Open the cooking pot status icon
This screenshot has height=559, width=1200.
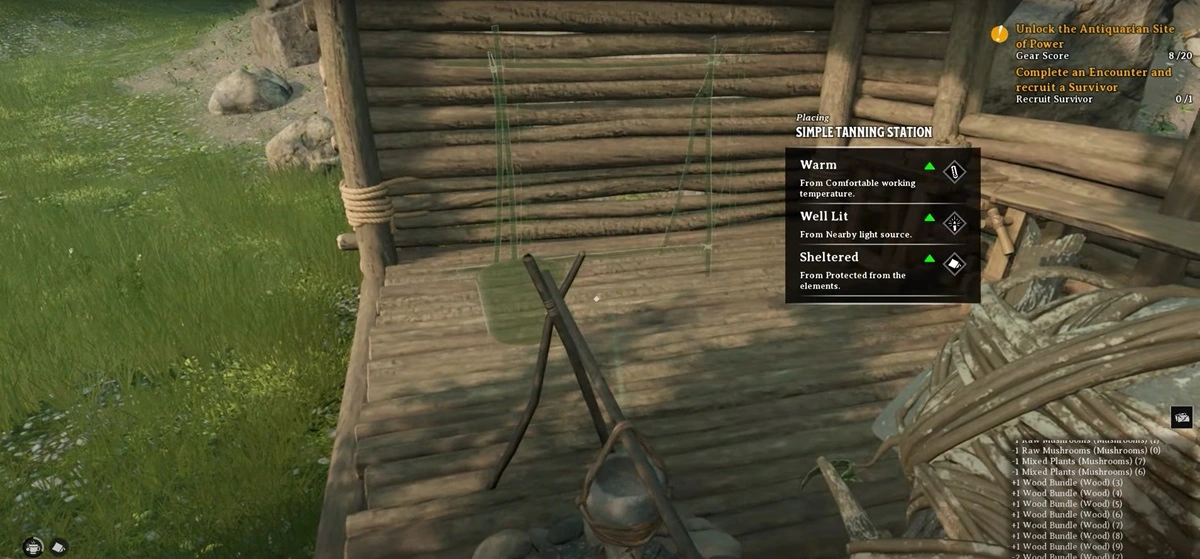click(34, 546)
